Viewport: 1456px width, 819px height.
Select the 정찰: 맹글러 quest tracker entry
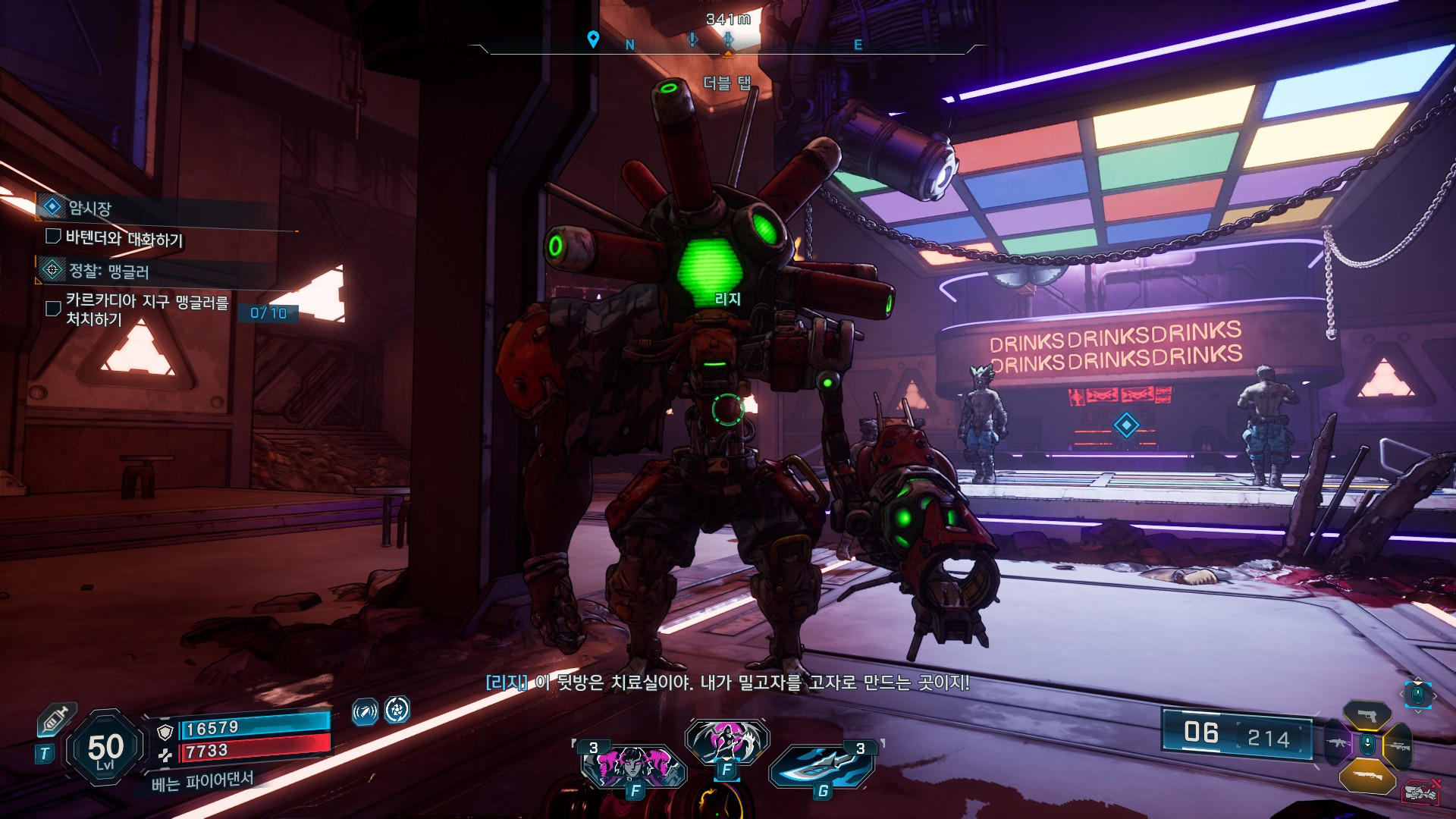(108, 271)
